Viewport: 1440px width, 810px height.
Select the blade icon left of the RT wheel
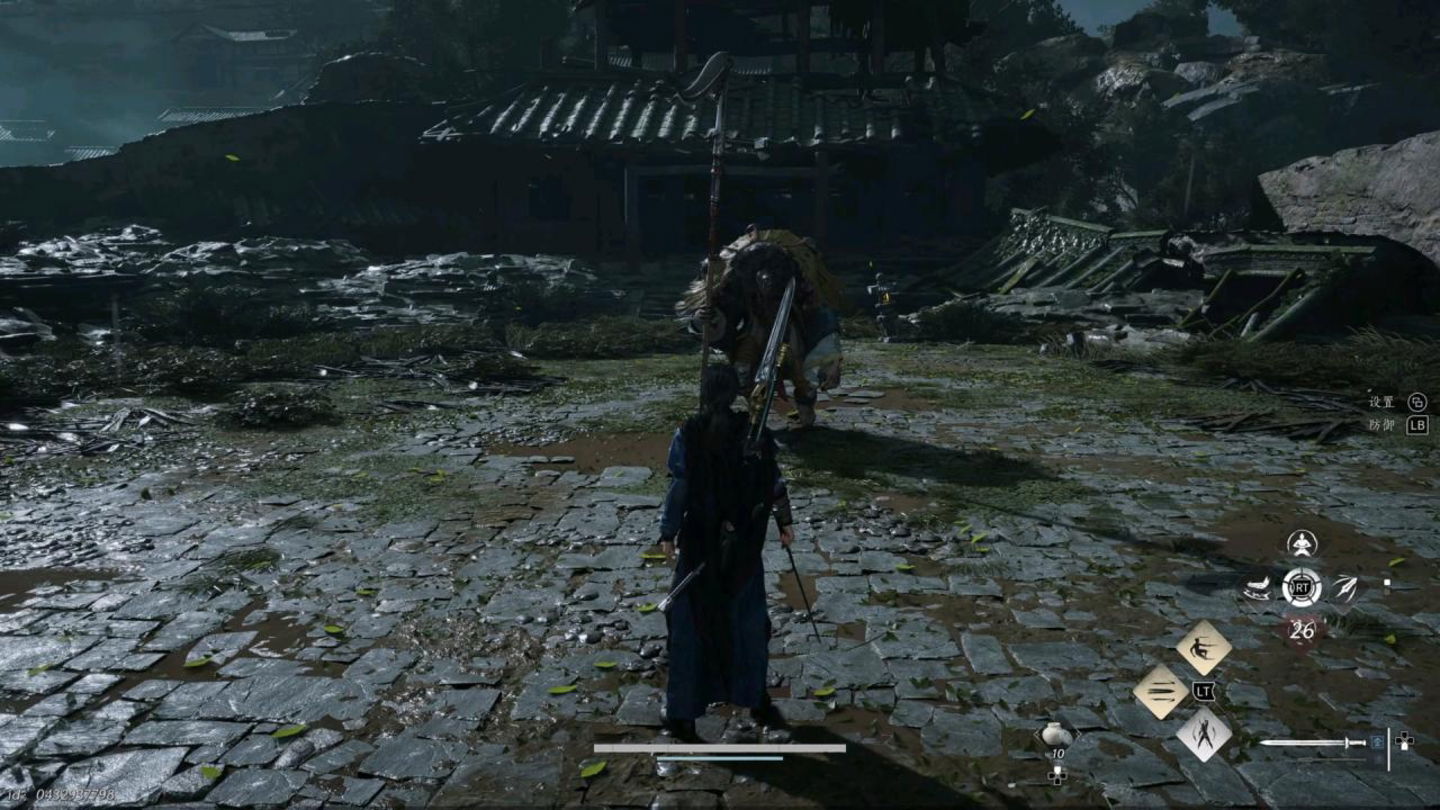point(1257,588)
